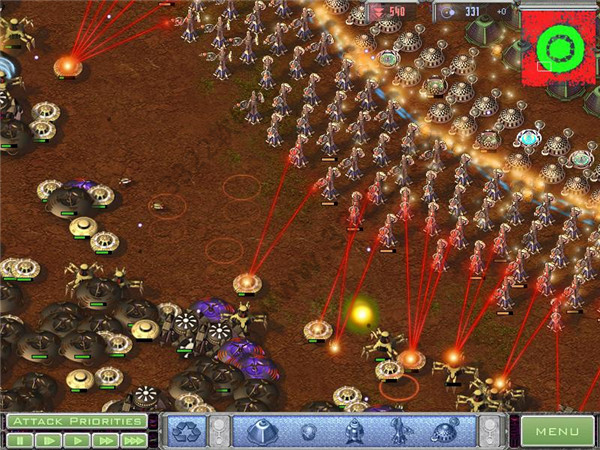Image resolution: width=600 pixels, height=450 pixels.
Task: Click the red and green minimap
Action: pos(554,46)
